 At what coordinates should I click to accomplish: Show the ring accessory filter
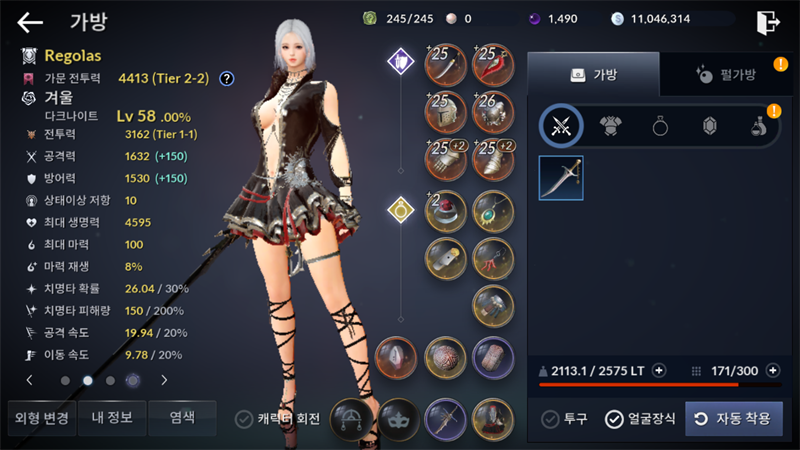(660, 126)
